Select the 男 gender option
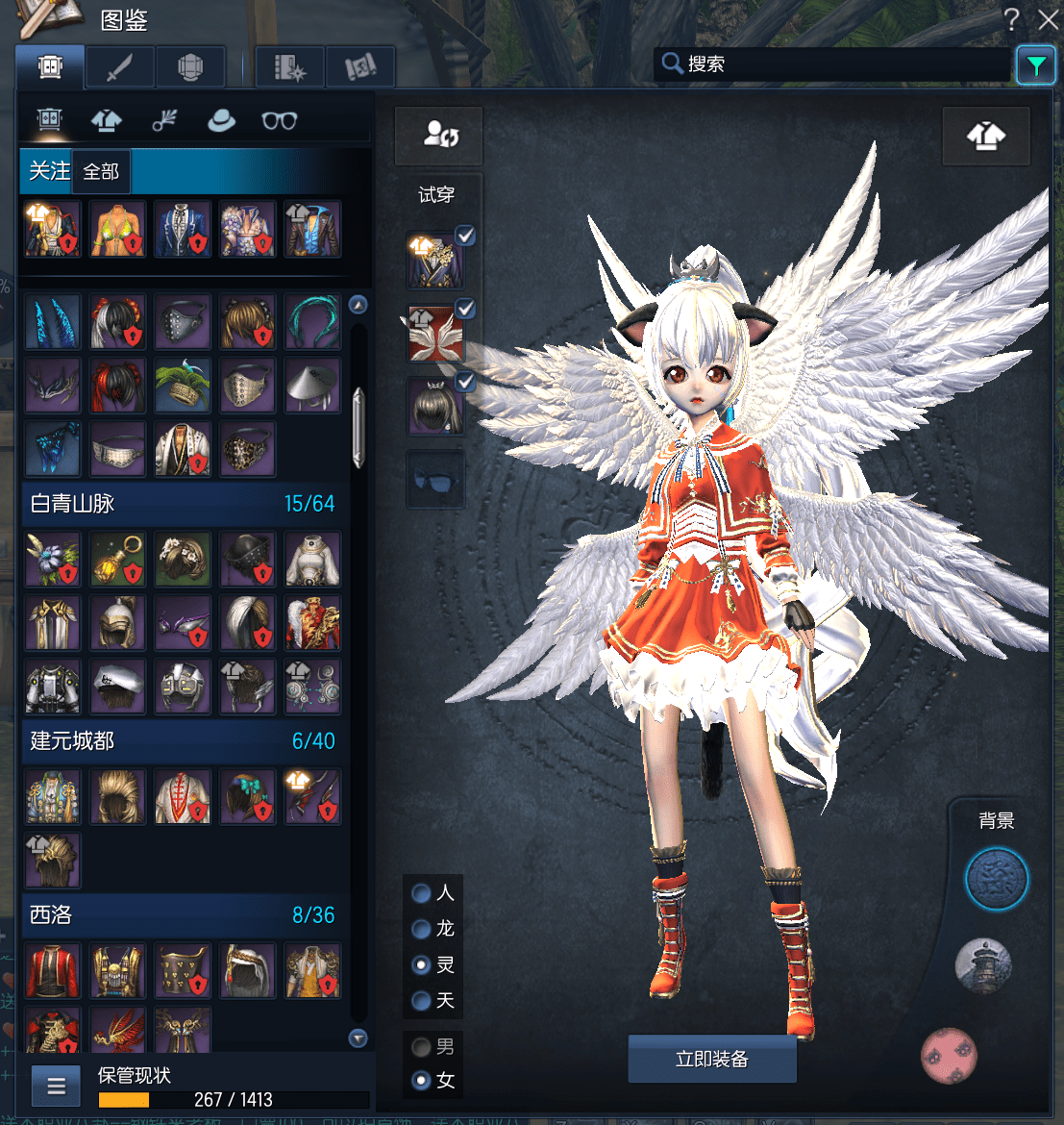Image resolution: width=1064 pixels, height=1125 pixels. (421, 1046)
